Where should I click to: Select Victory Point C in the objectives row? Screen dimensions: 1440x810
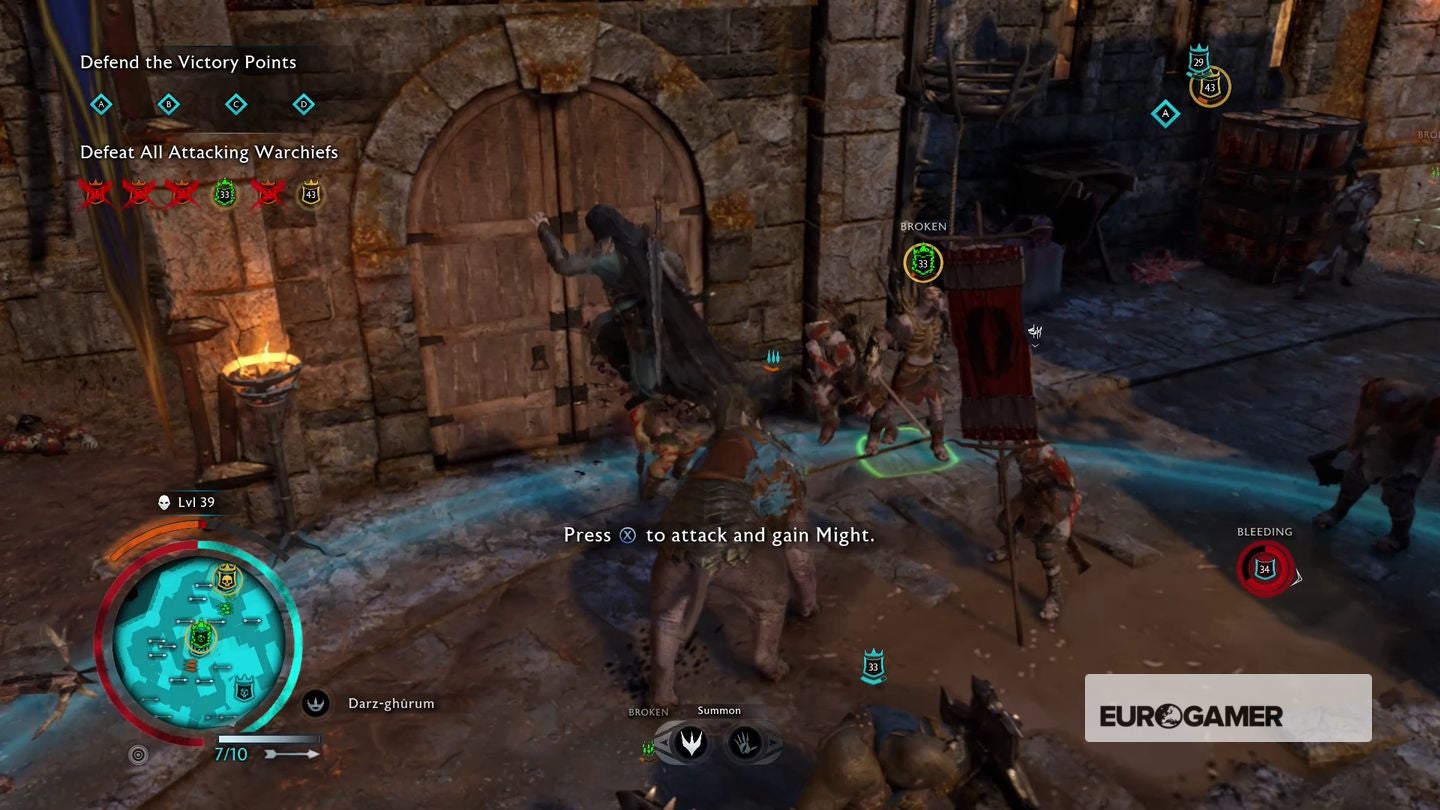click(236, 104)
